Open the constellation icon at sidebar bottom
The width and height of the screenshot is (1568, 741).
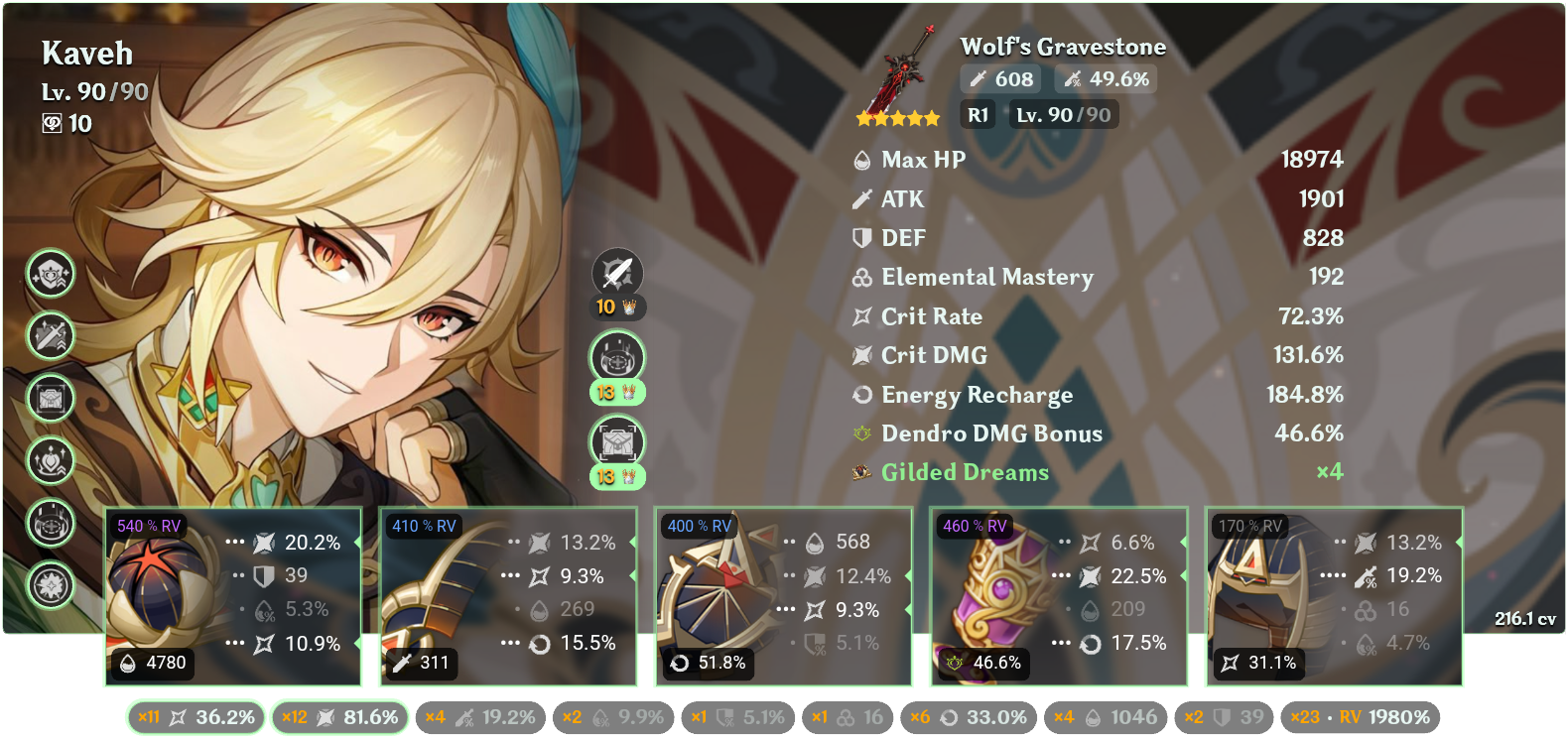[50, 587]
